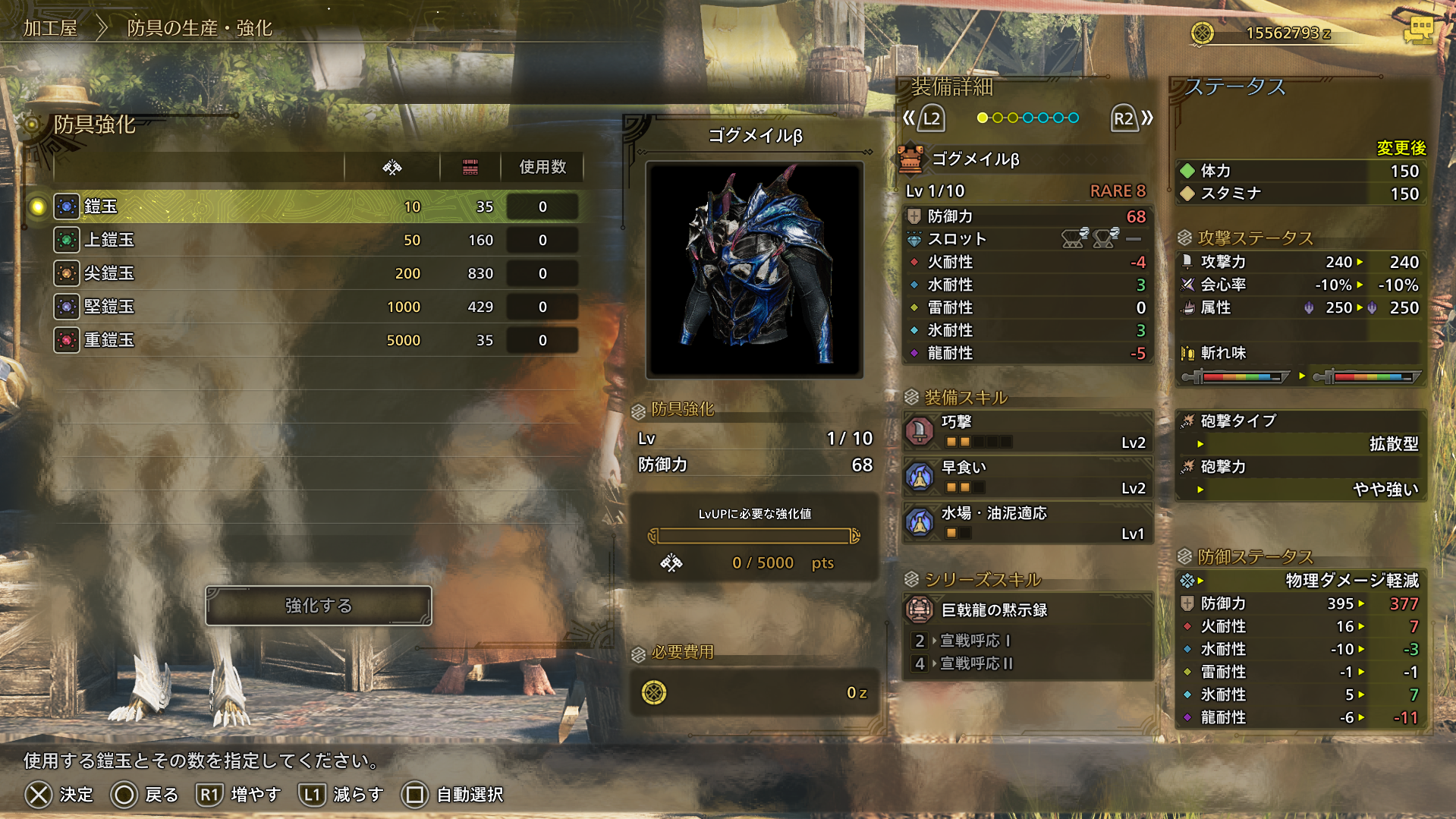View the 水場・油泥適応 skill entry
Image resolution: width=1456 pixels, height=819 pixels.
coord(1027,523)
